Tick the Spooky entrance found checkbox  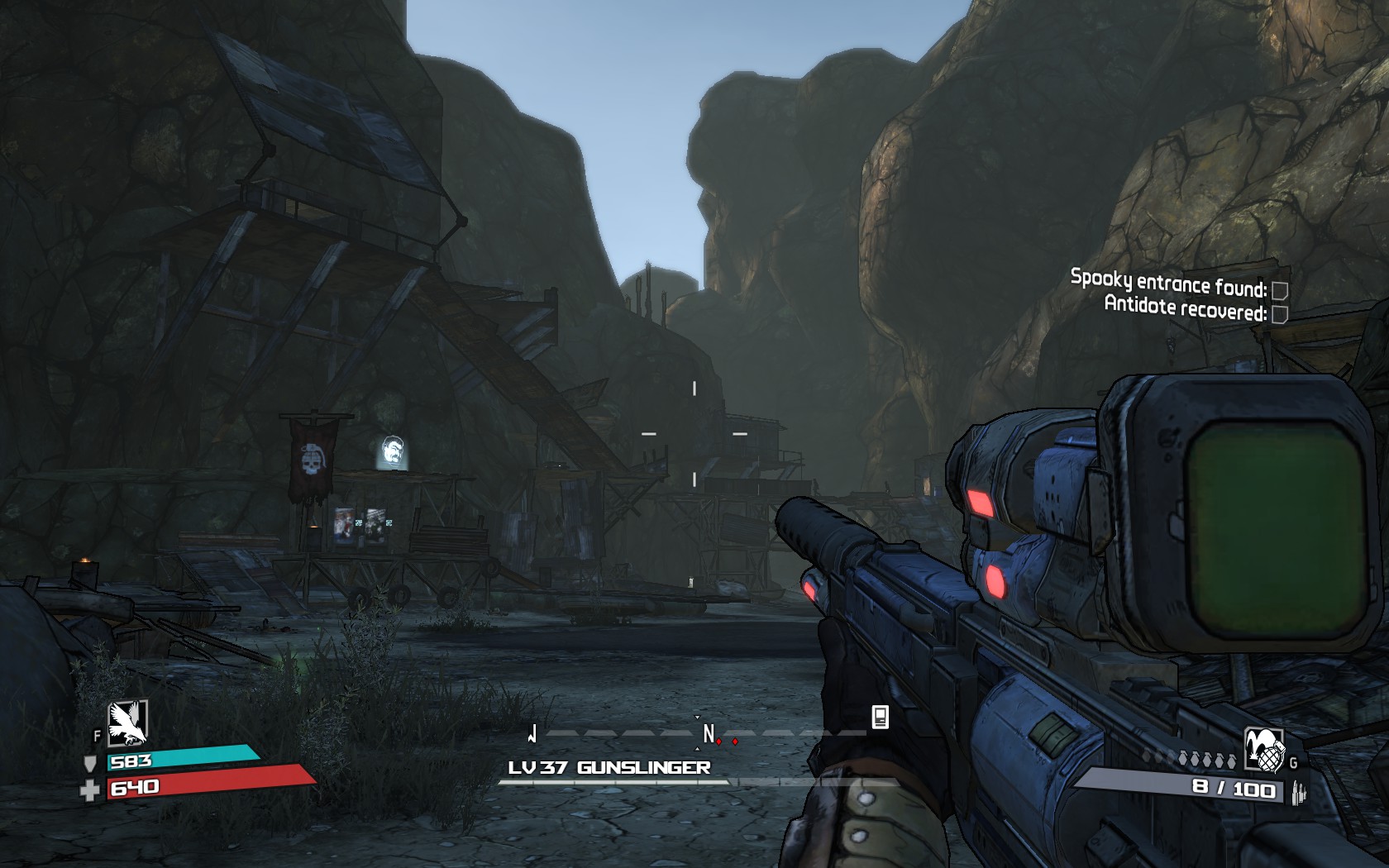1279,290
